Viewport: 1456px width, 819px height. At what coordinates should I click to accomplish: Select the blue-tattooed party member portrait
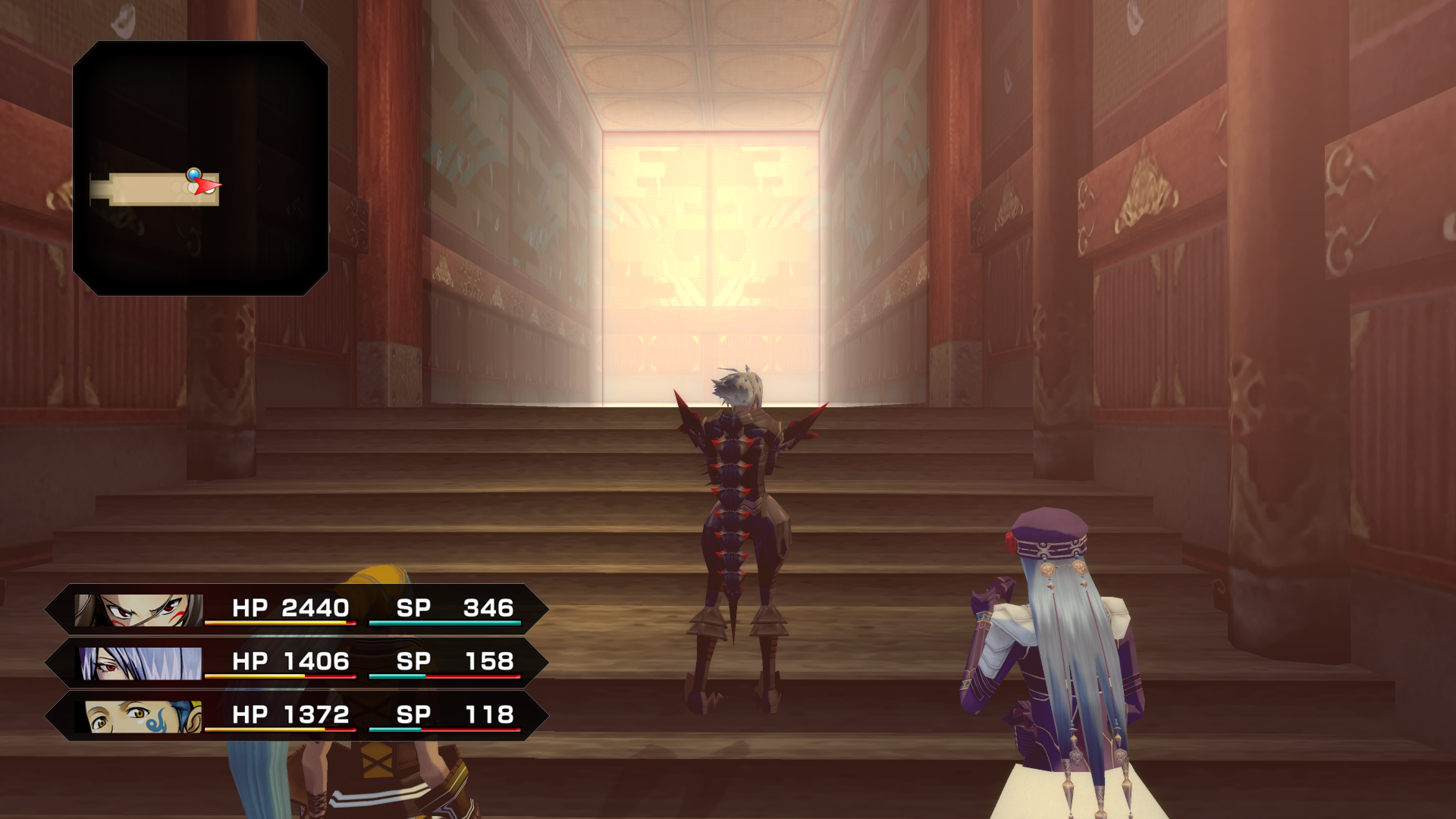pos(143,717)
